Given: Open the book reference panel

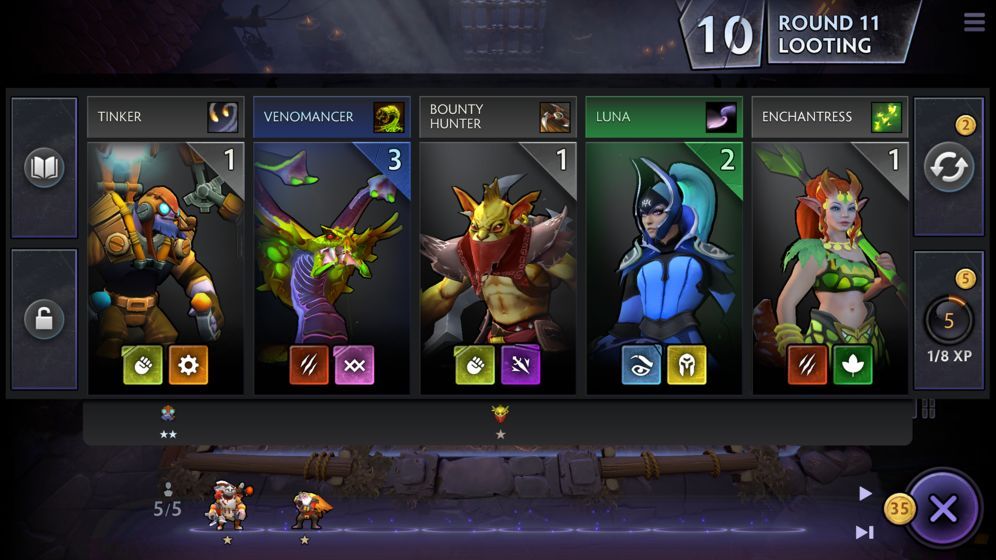Looking at the screenshot, I should [x=44, y=168].
